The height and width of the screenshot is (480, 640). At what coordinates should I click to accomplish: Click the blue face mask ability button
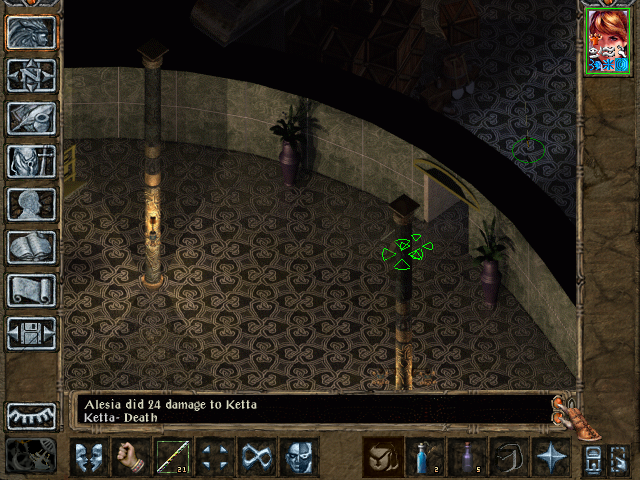tap(299, 457)
